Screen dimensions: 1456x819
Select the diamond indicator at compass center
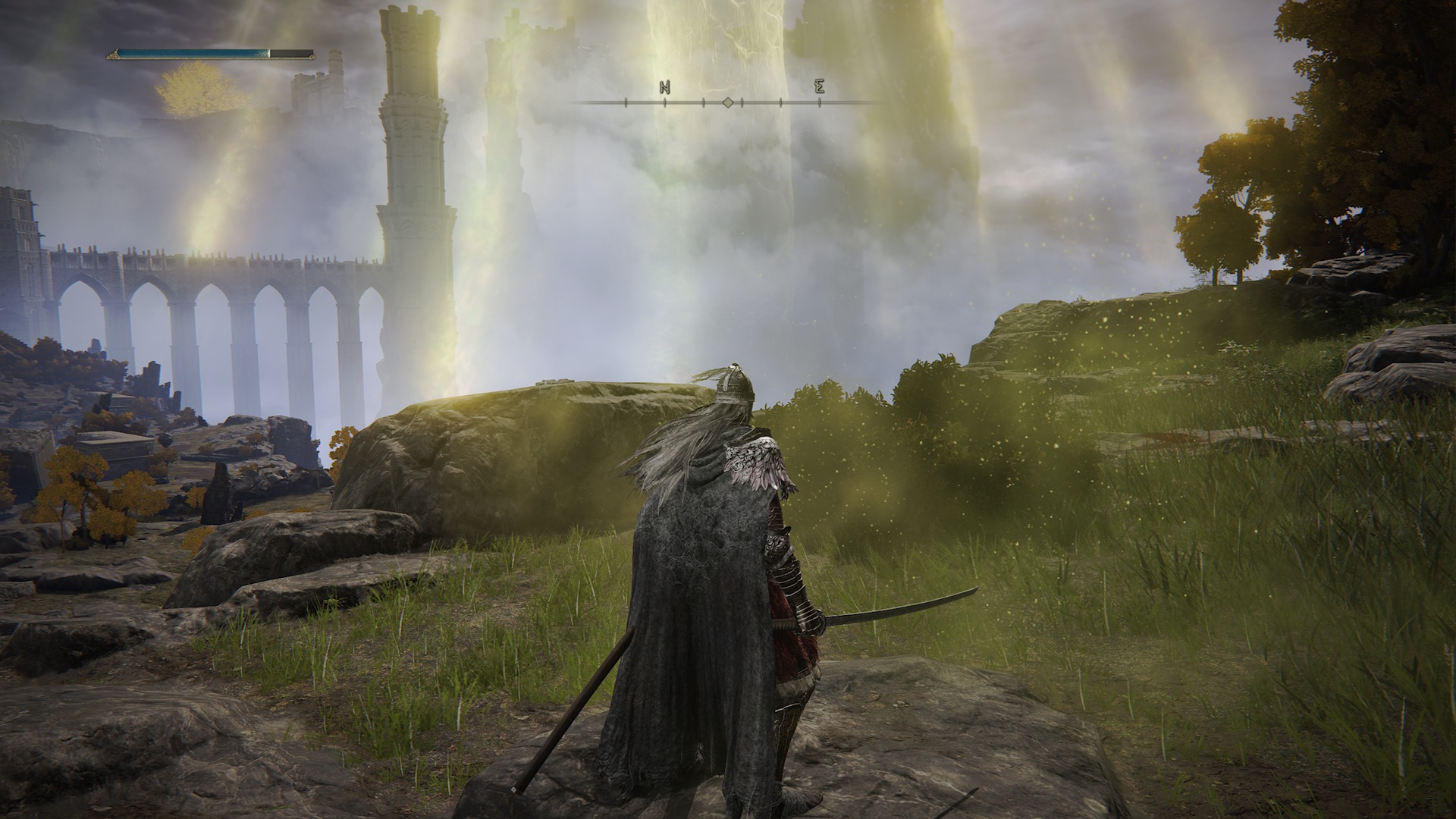pyautogui.click(x=728, y=102)
